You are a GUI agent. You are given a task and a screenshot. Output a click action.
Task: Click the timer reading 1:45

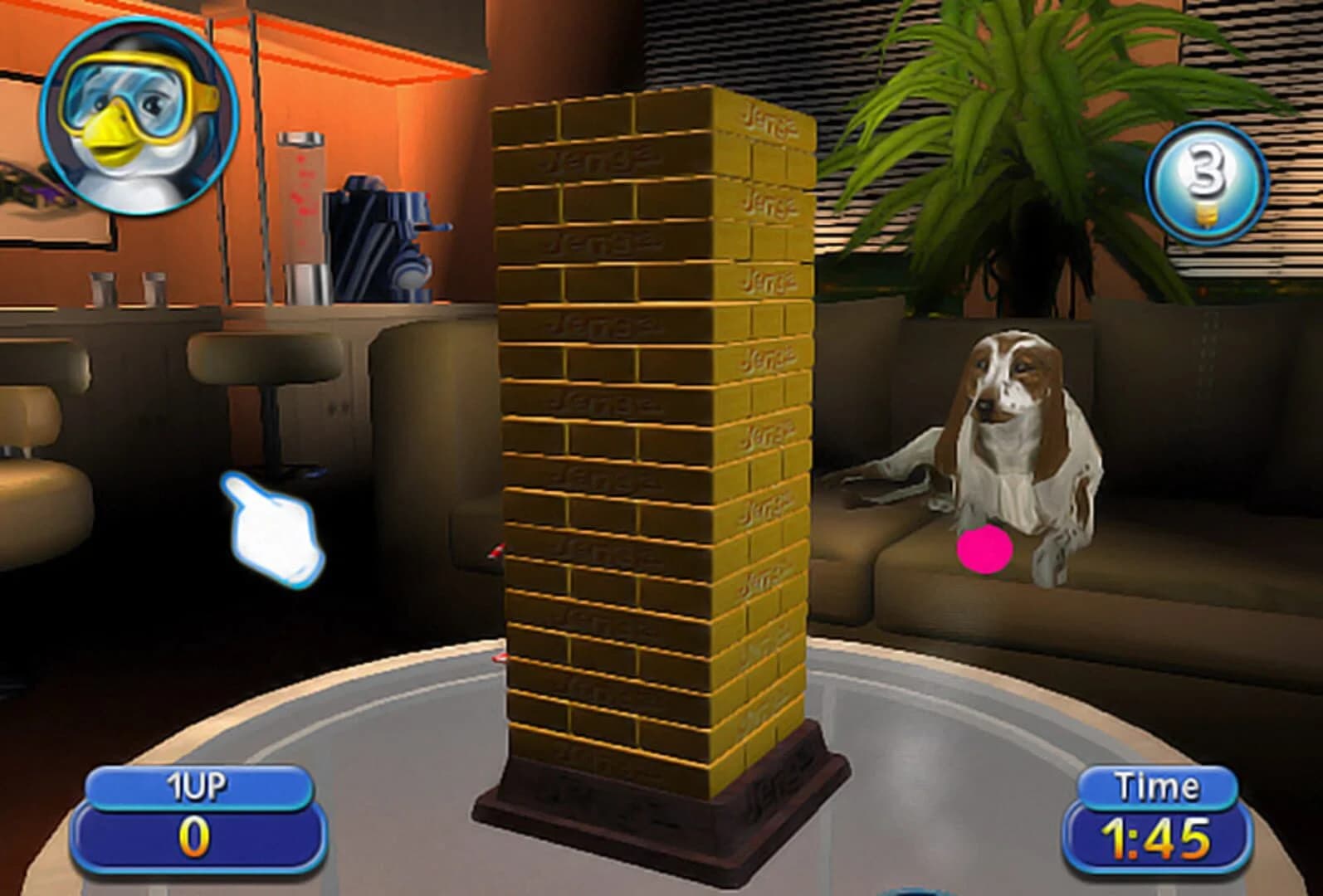point(1154,838)
